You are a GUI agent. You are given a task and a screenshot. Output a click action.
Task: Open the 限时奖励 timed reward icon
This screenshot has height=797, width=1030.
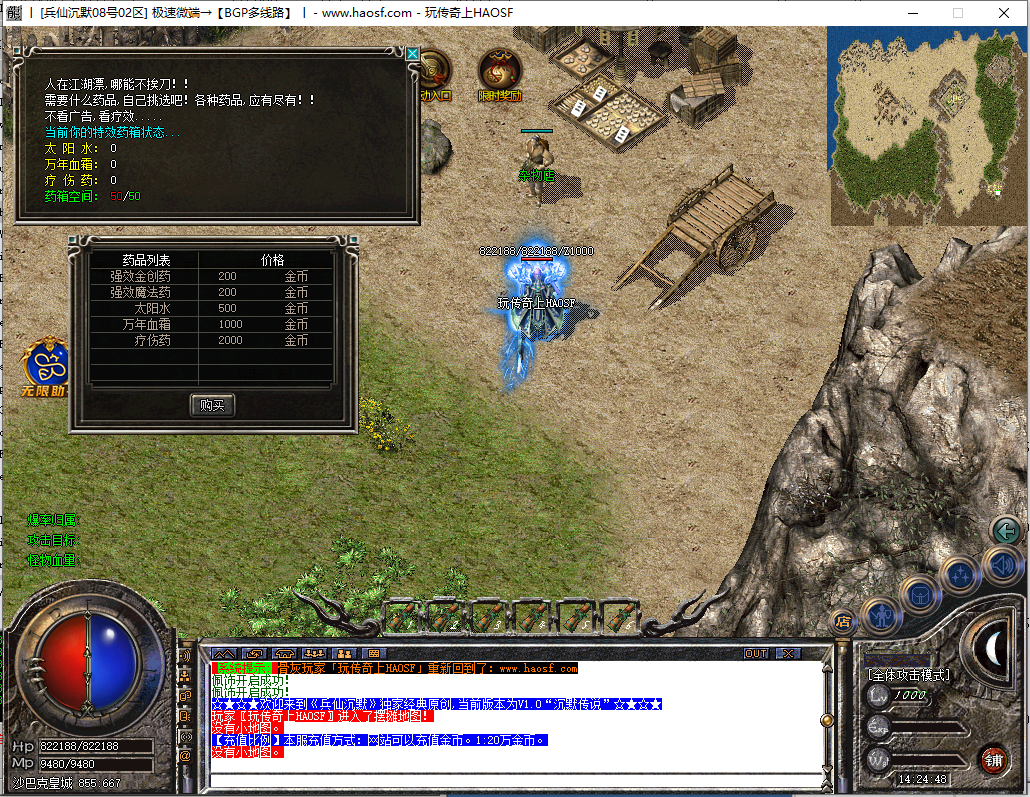(x=499, y=73)
